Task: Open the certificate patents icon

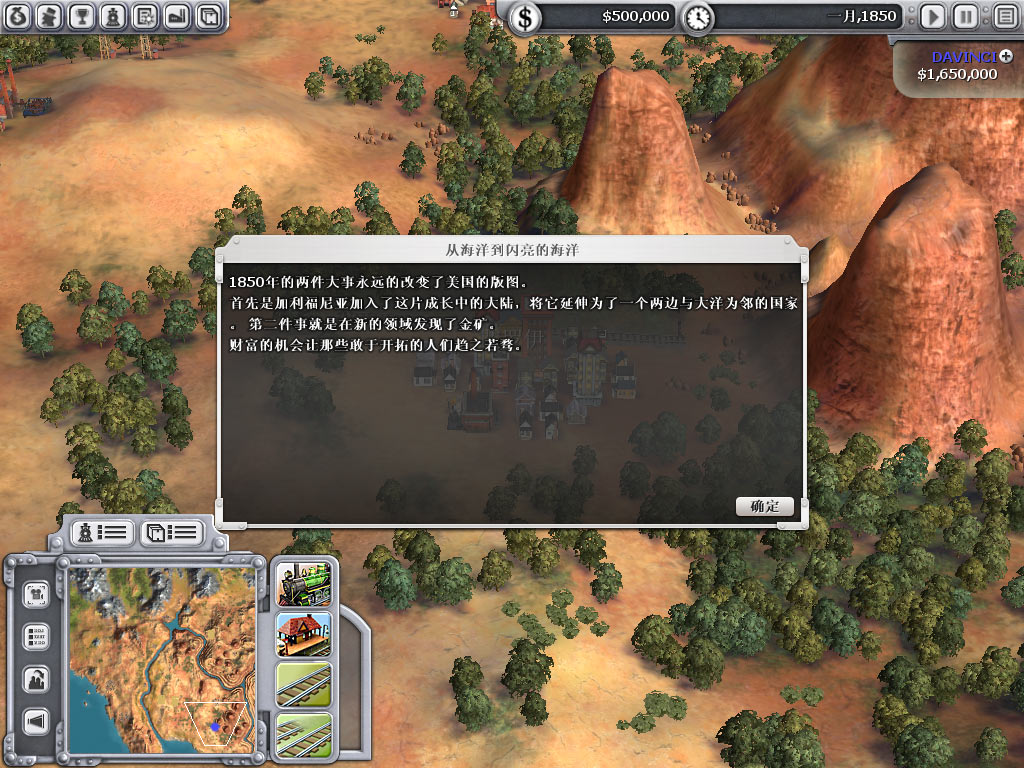Action: point(145,16)
